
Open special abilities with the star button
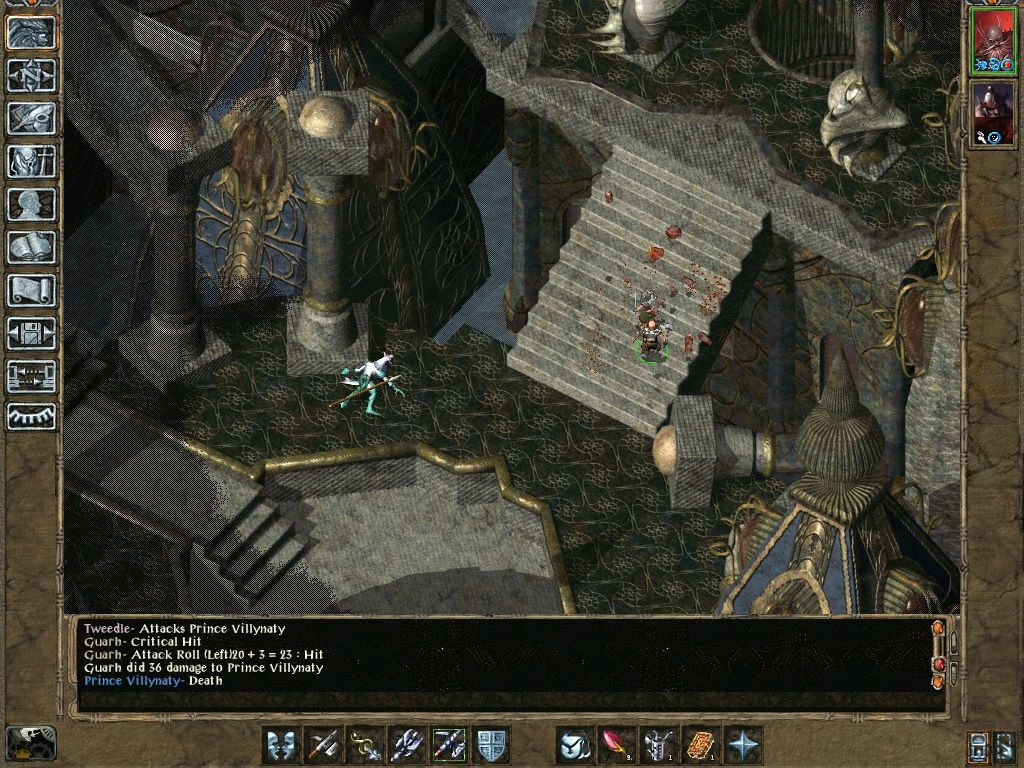point(743,745)
